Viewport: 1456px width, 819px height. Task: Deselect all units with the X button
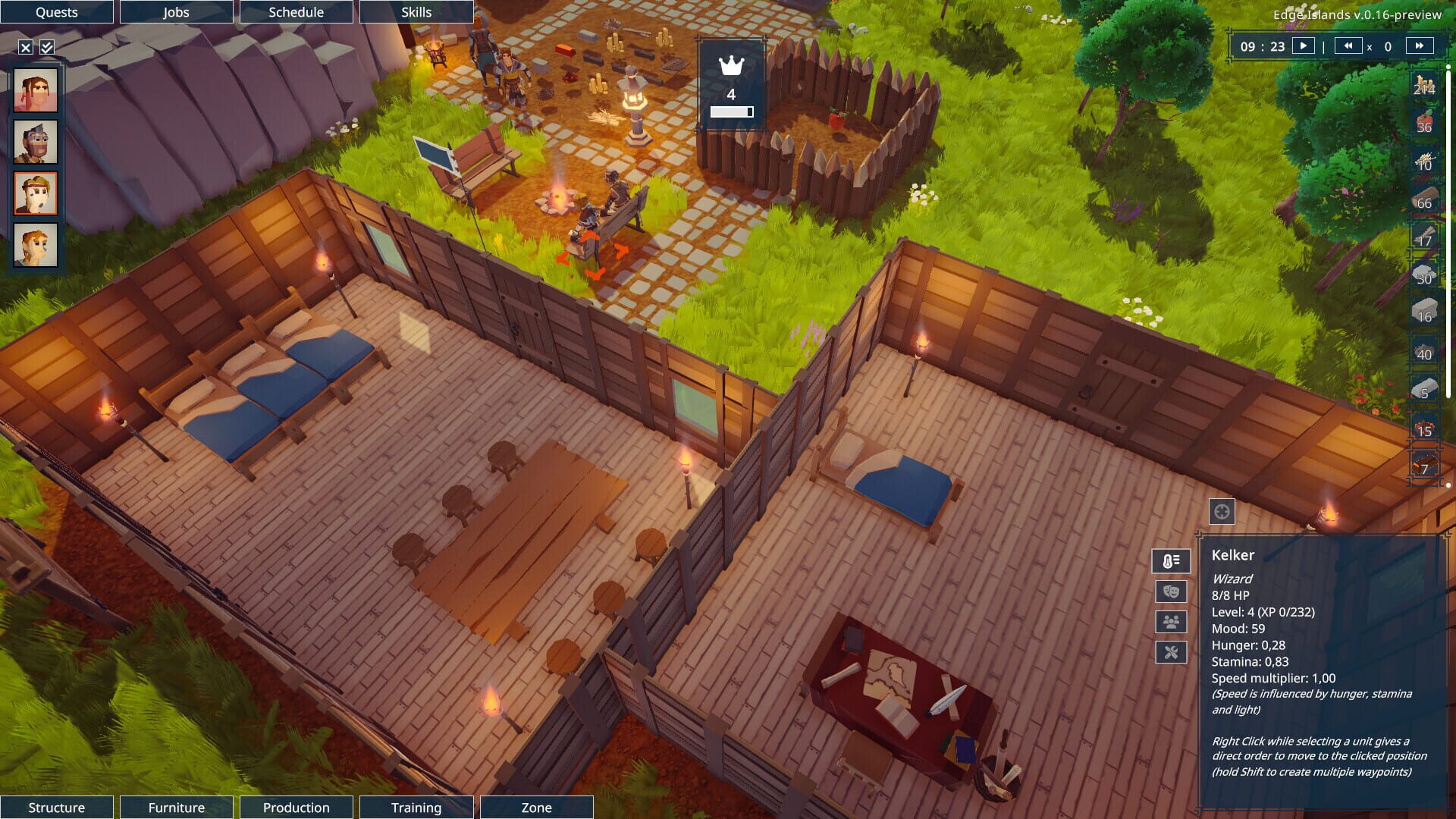(x=27, y=46)
